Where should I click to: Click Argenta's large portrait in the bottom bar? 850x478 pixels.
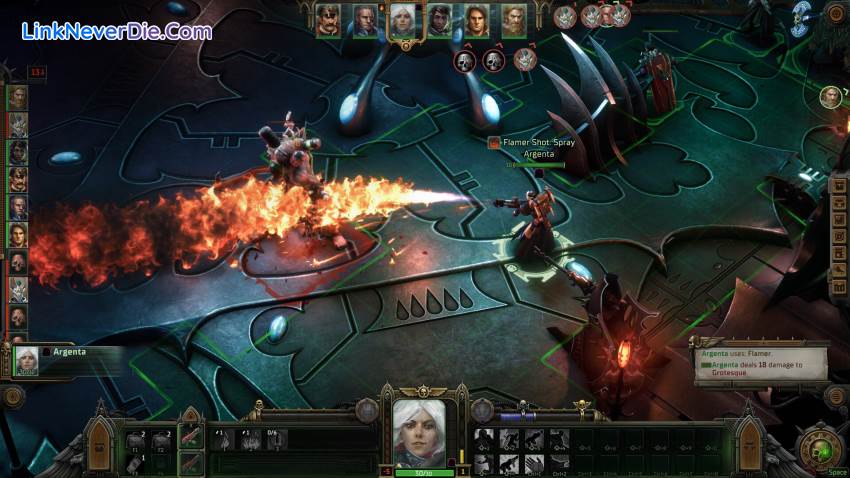[x=419, y=431]
